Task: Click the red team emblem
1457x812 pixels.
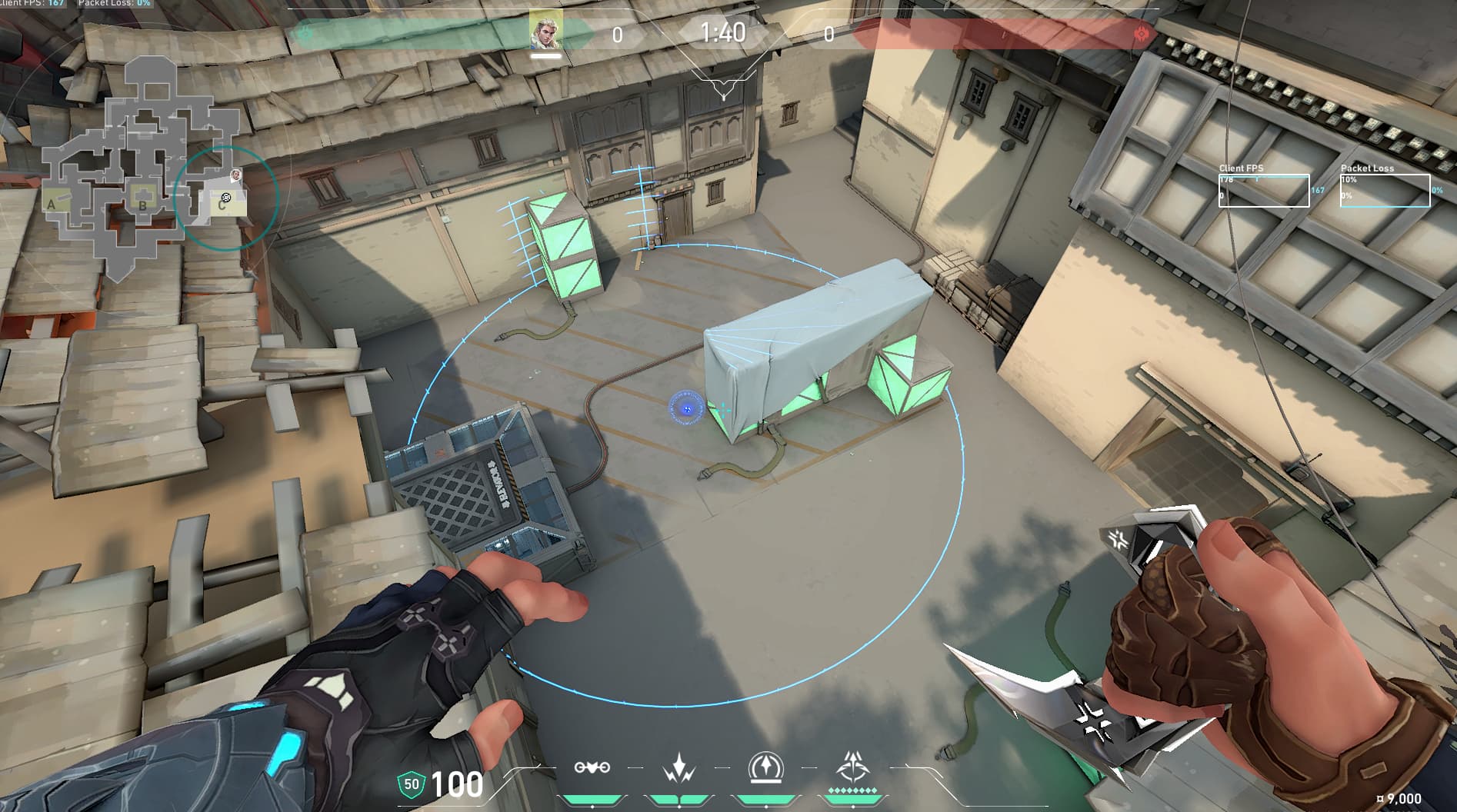Action: click(x=1142, y=34)
